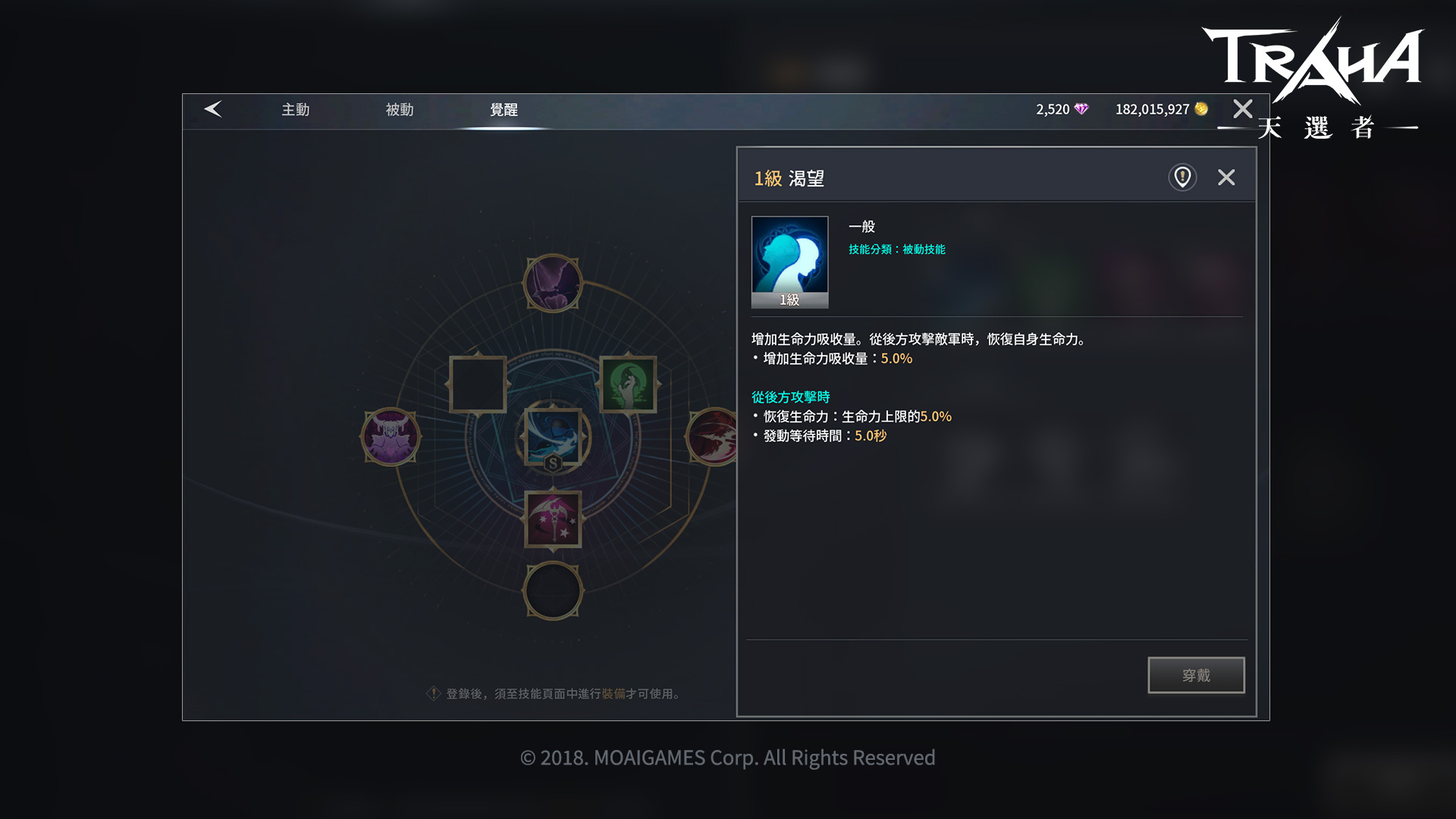This screenshot has height=819, width=1456.
Task: Click the back arrow to leave the skill screen
Action: point(213,109)
